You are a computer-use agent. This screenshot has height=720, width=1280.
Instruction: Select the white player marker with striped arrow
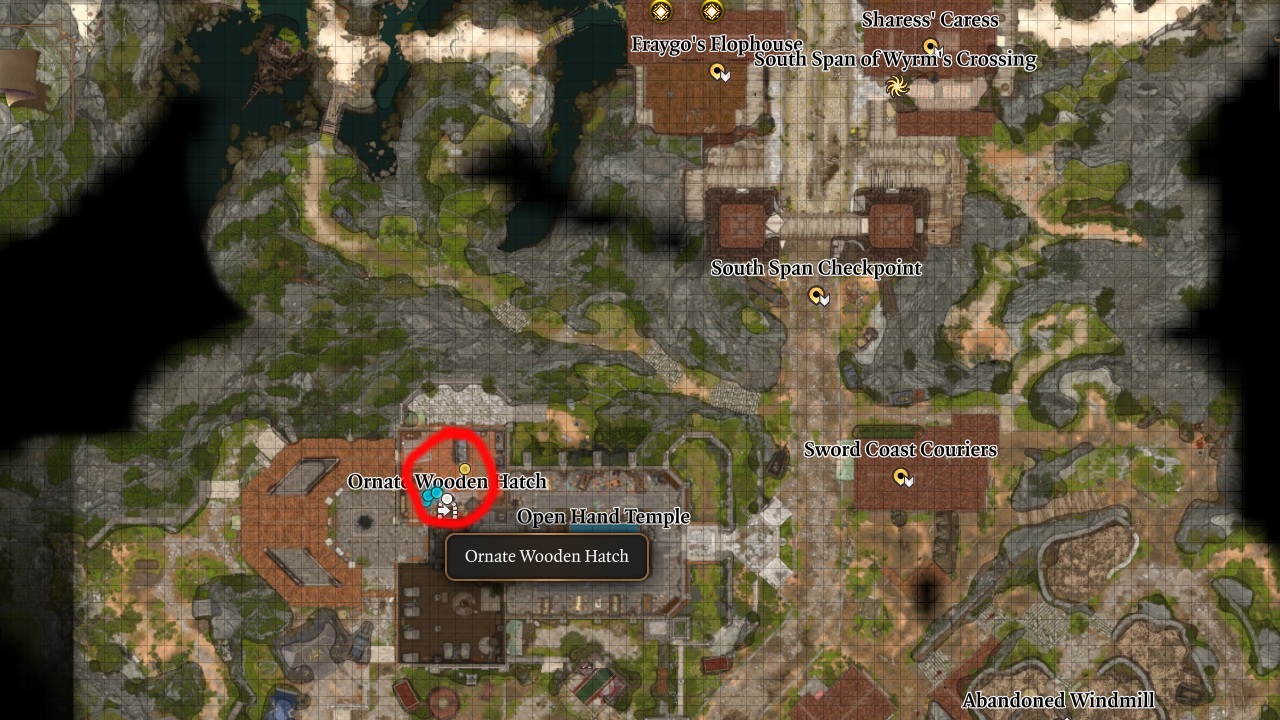(447, 499)
